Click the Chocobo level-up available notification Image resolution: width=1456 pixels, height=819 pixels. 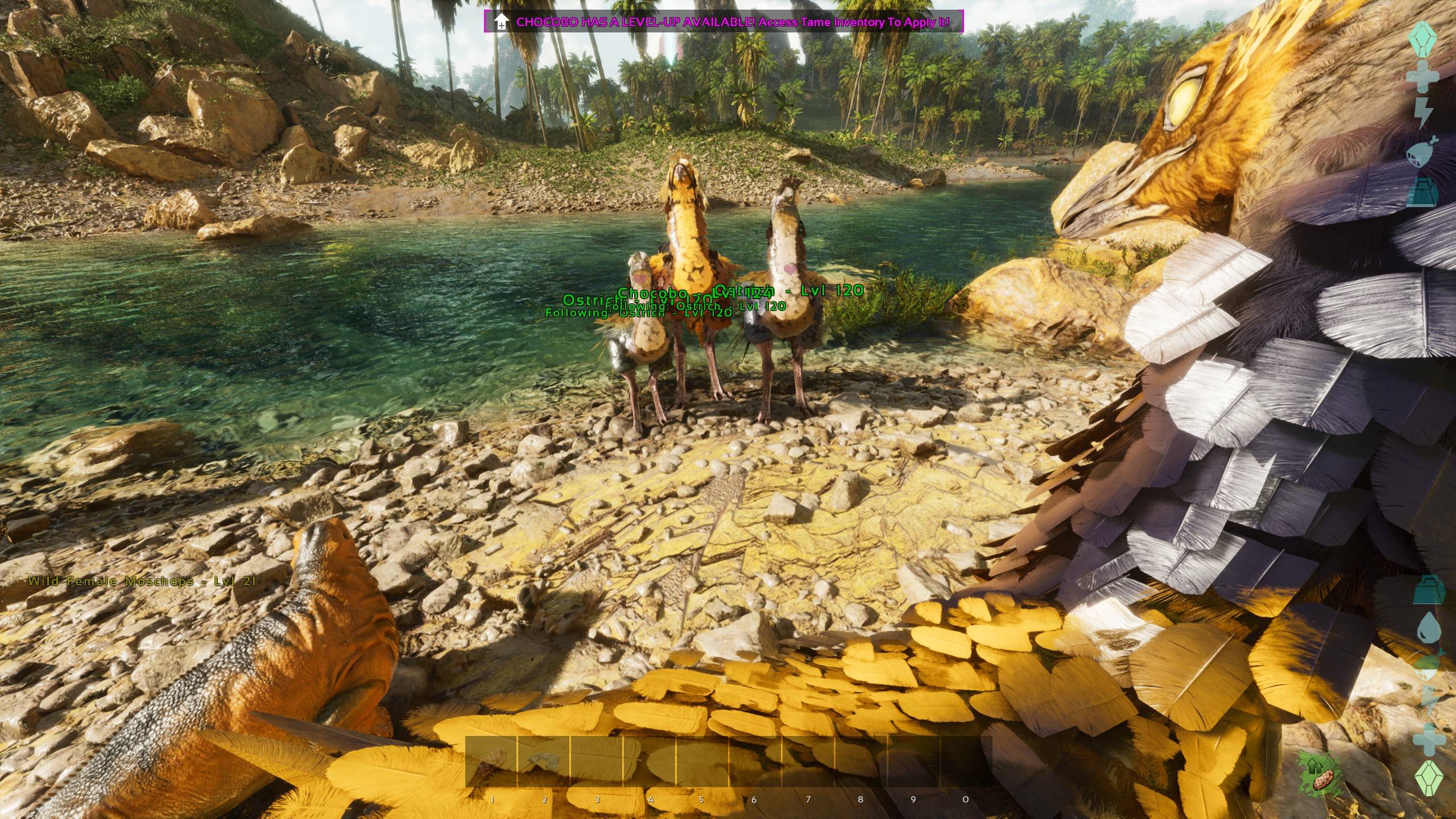coord(723,22)
